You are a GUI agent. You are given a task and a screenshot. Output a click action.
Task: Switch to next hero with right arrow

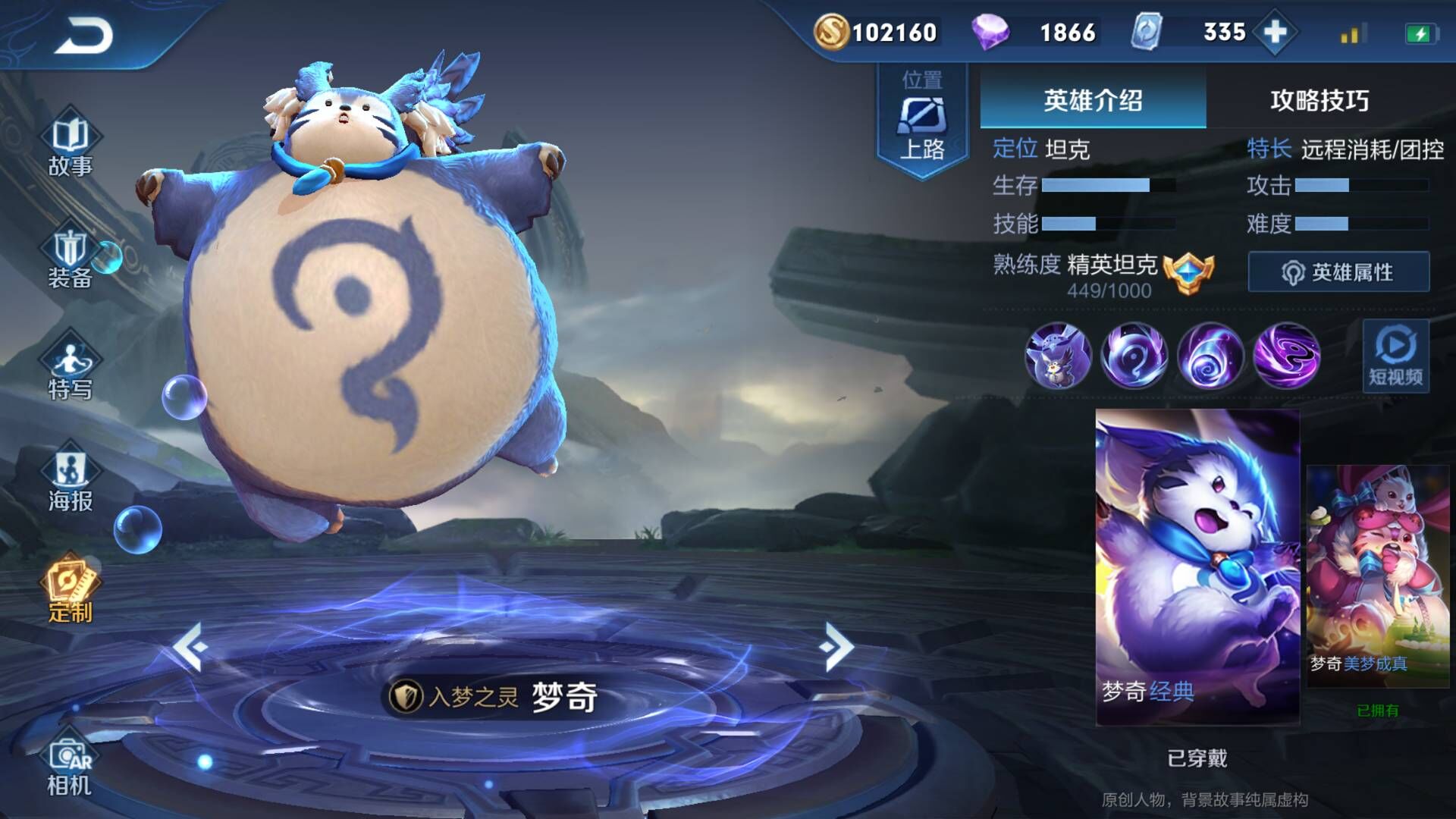[837, 647]
